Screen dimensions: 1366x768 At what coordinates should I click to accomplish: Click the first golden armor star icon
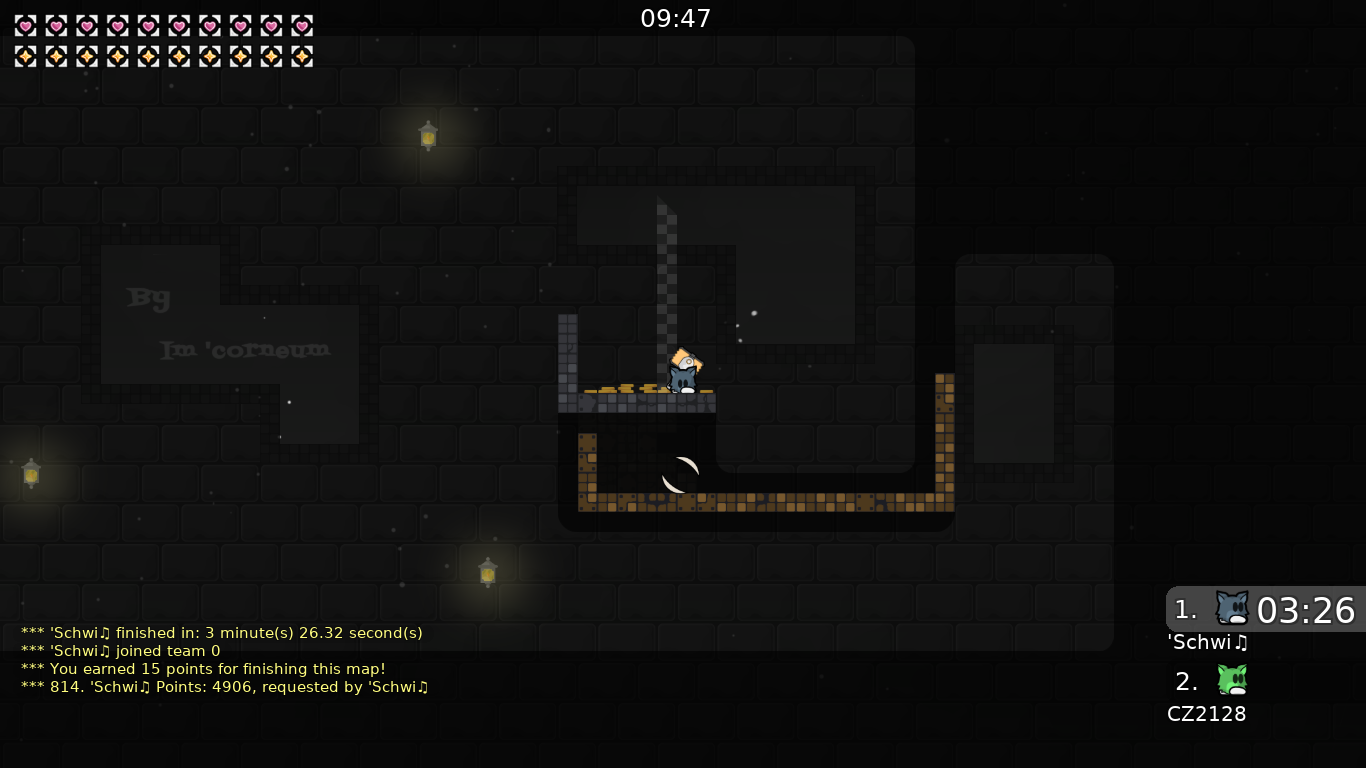coord(24,56)
